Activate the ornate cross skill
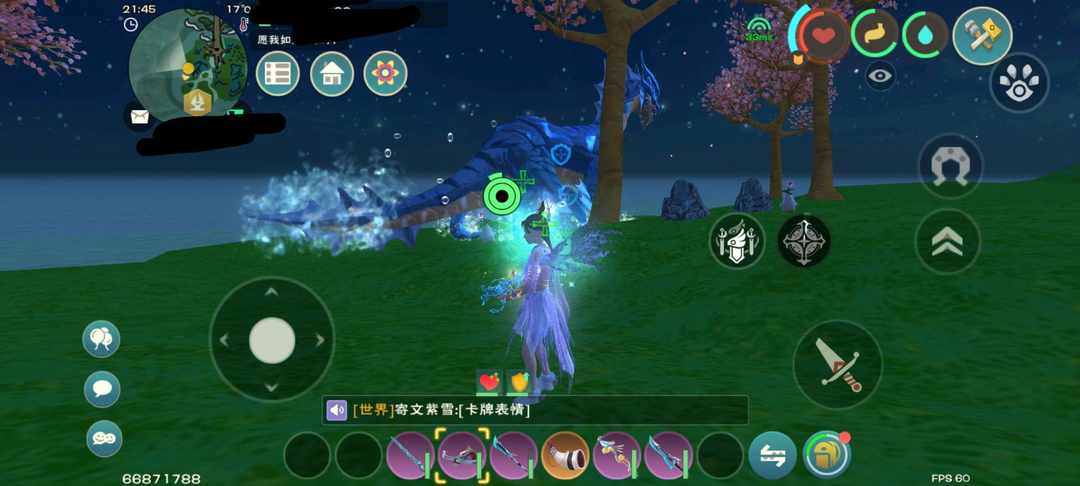The height and width of the screenshot is (486, 1080). click(804, 241)
